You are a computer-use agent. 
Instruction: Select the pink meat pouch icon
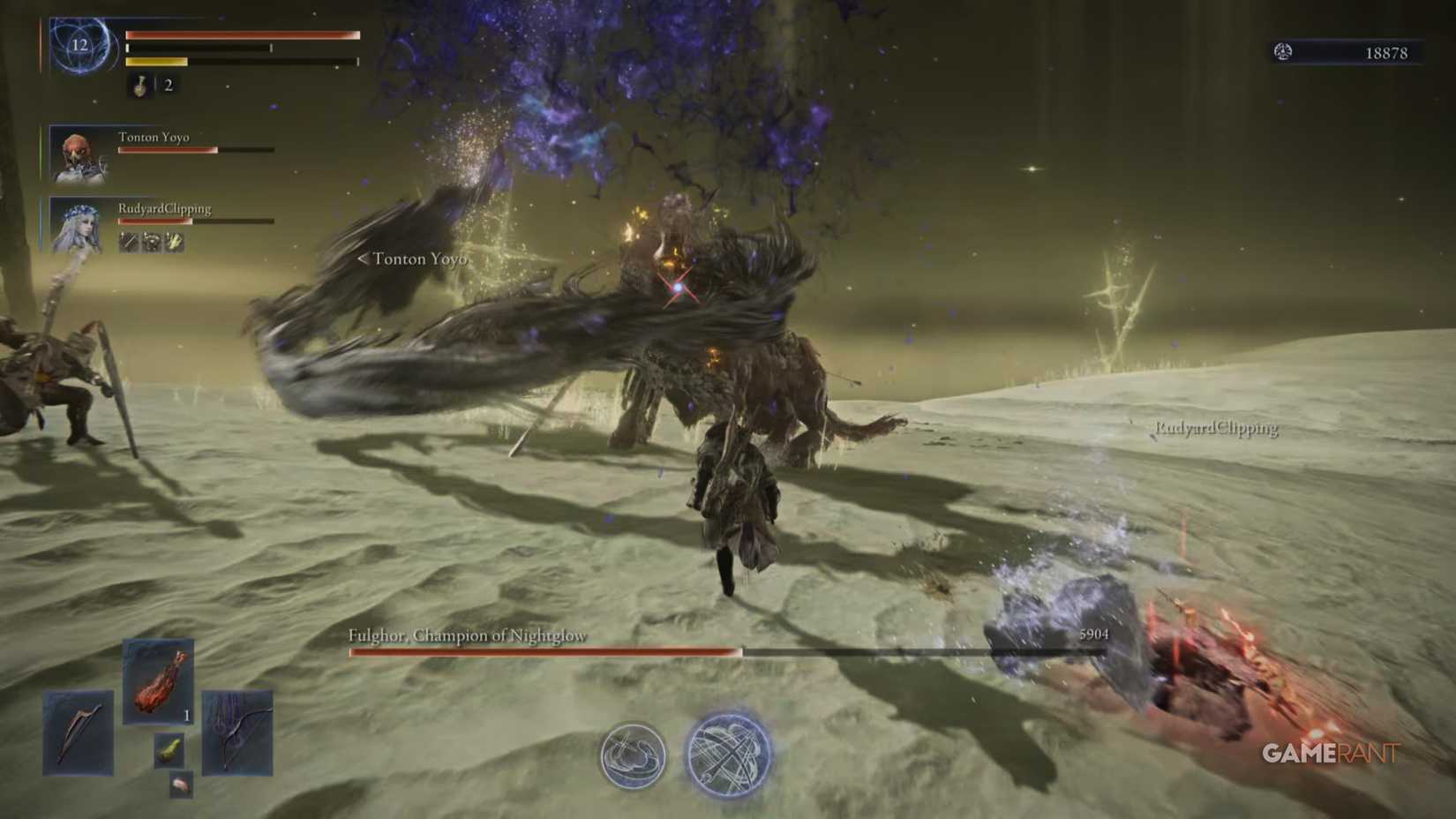182,785
